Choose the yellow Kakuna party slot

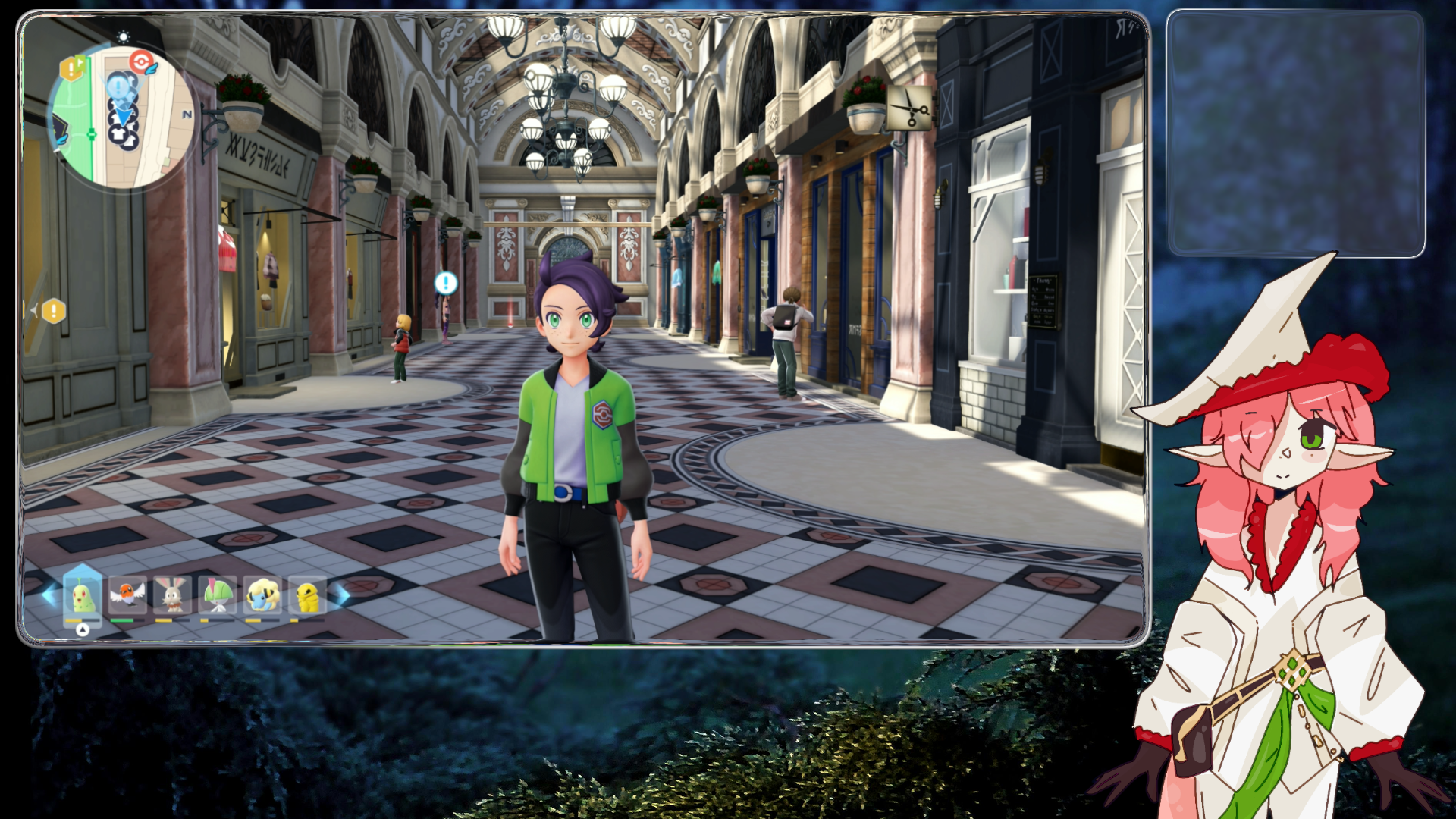pyautogui.click(x=307, y=595)
